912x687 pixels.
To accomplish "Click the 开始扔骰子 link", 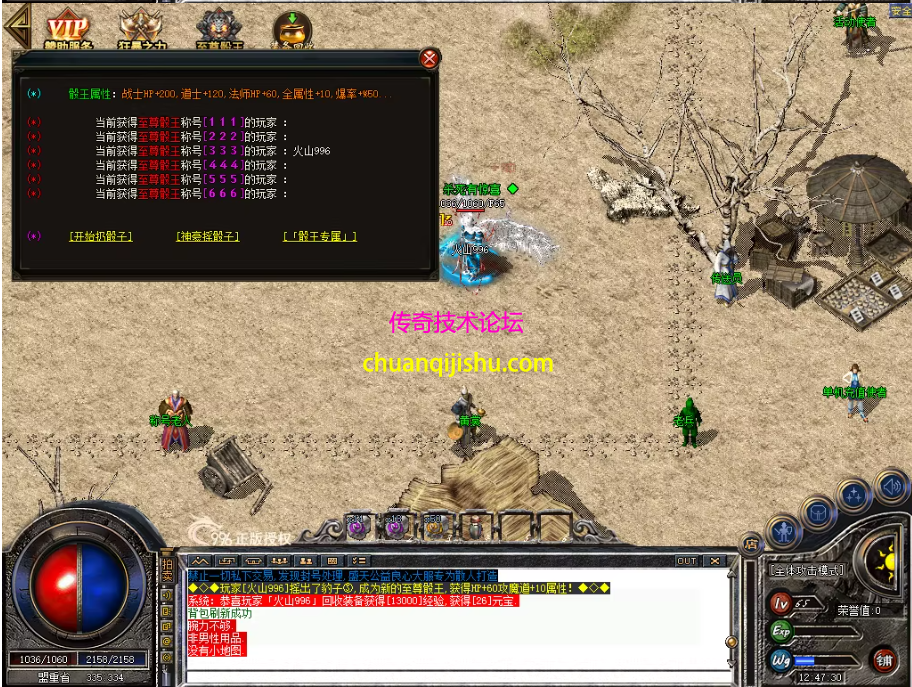I will pyautogui.click(x=101, y=237).
